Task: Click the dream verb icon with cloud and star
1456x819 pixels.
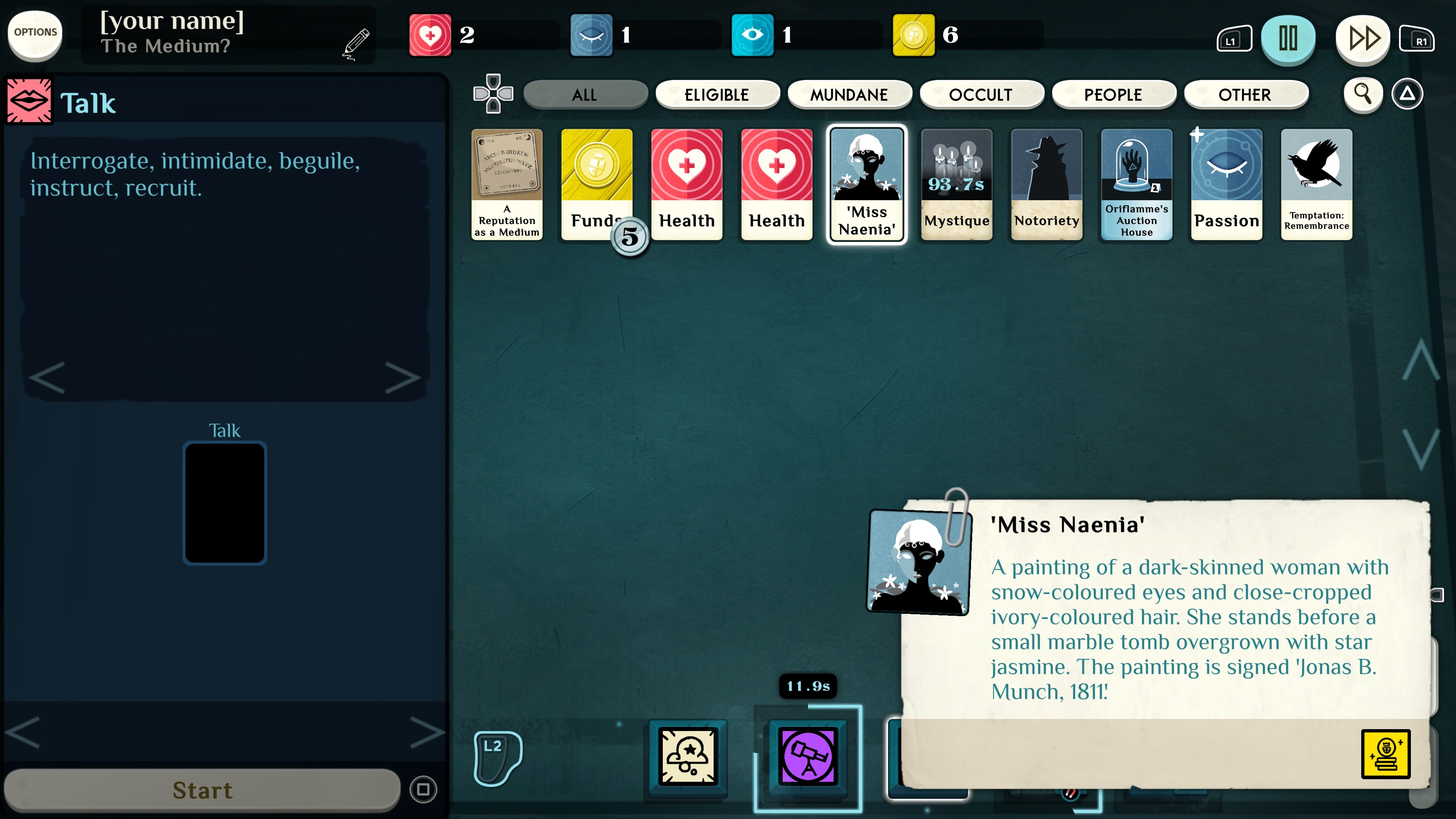Action: 687,758
